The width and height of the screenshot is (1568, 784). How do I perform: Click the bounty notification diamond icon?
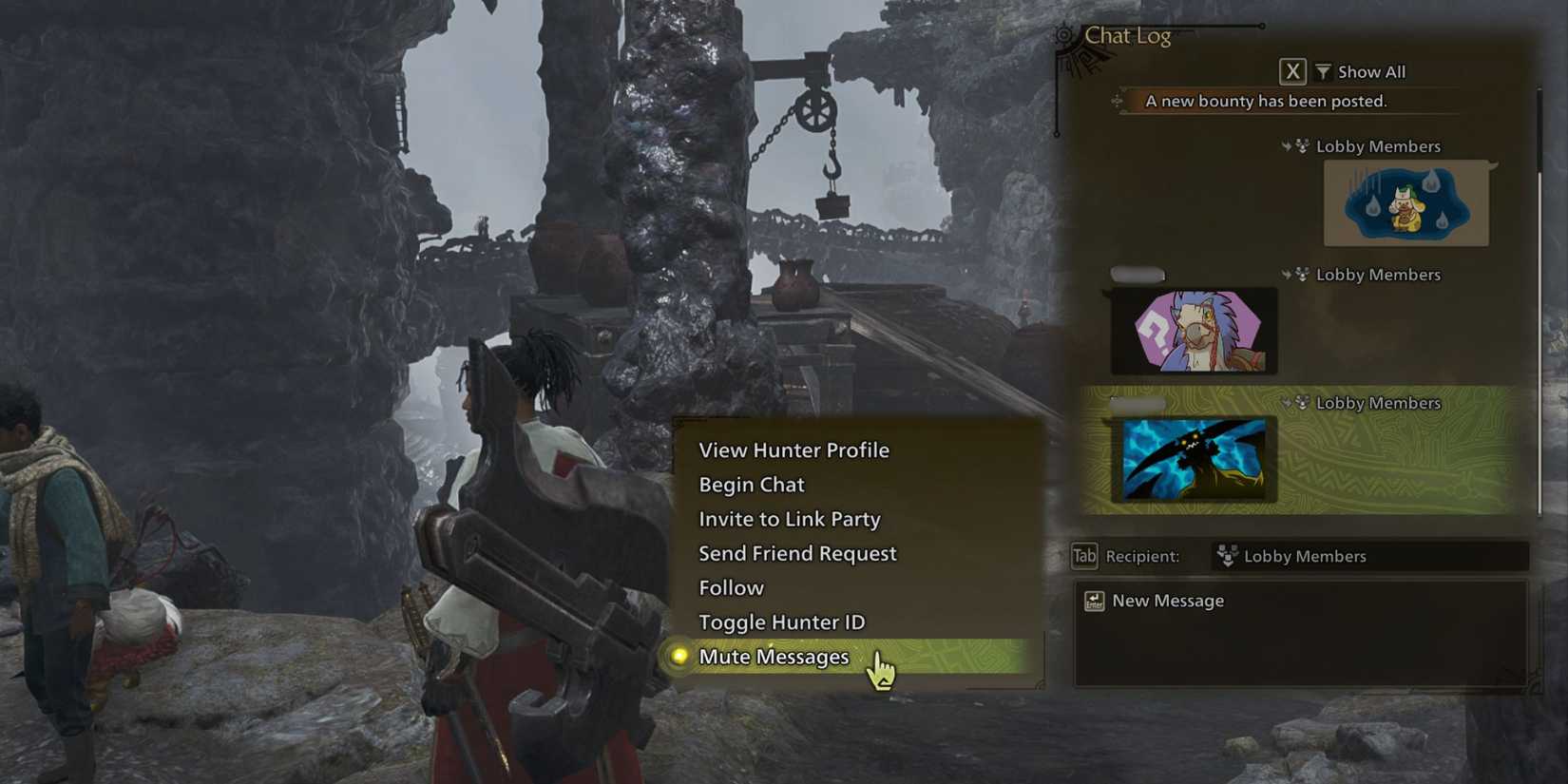1118,101
